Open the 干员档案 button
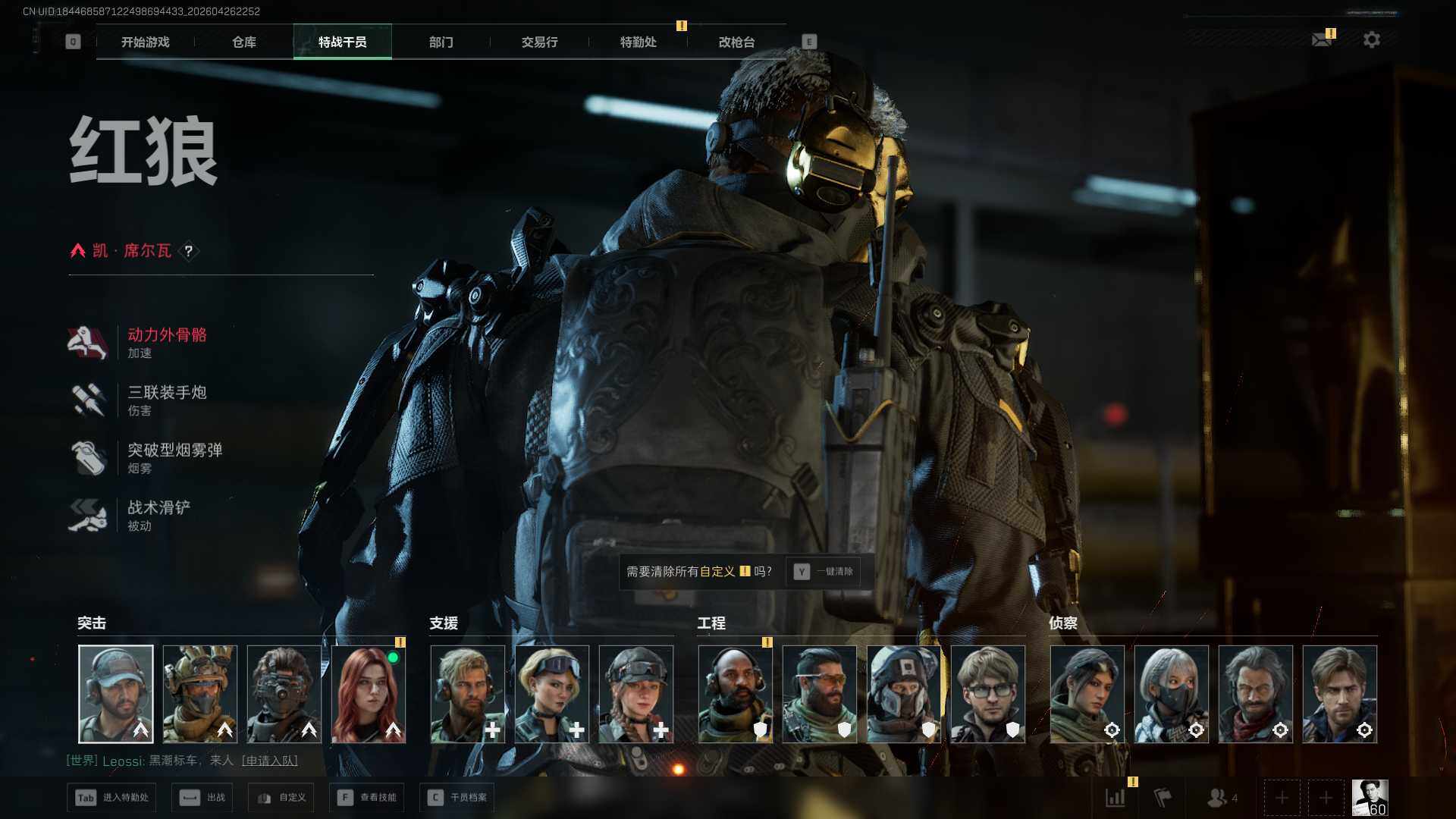 tap(457, 798)
